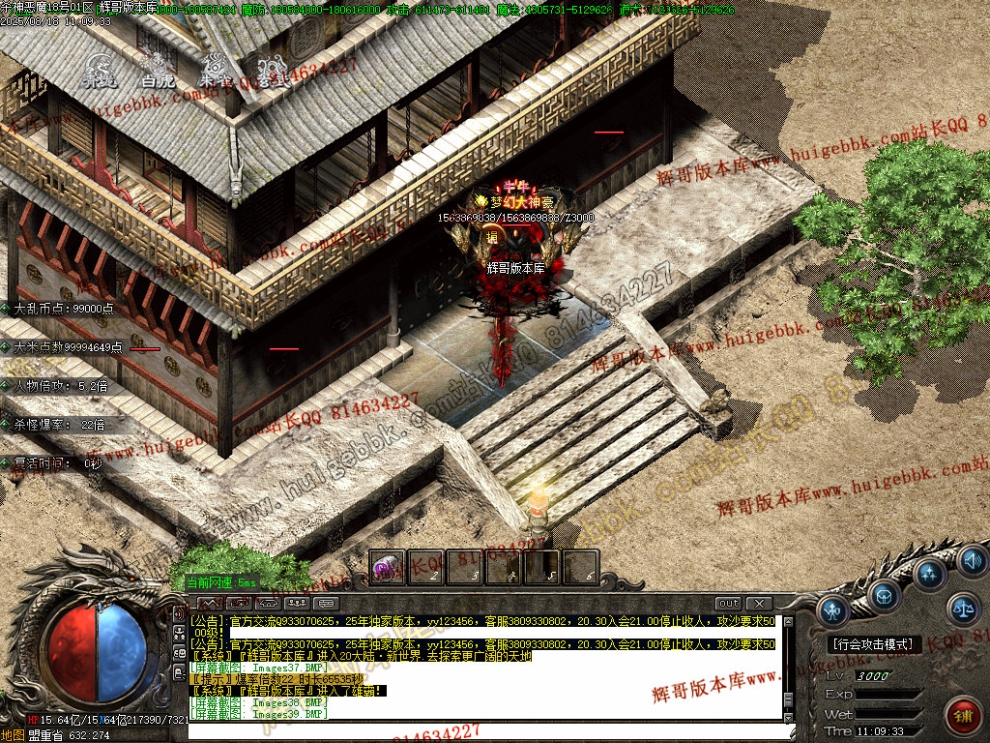This screenshot has width=990, height=743.
Task: Click the OUT button on chat bar
Action: [728, 603]
